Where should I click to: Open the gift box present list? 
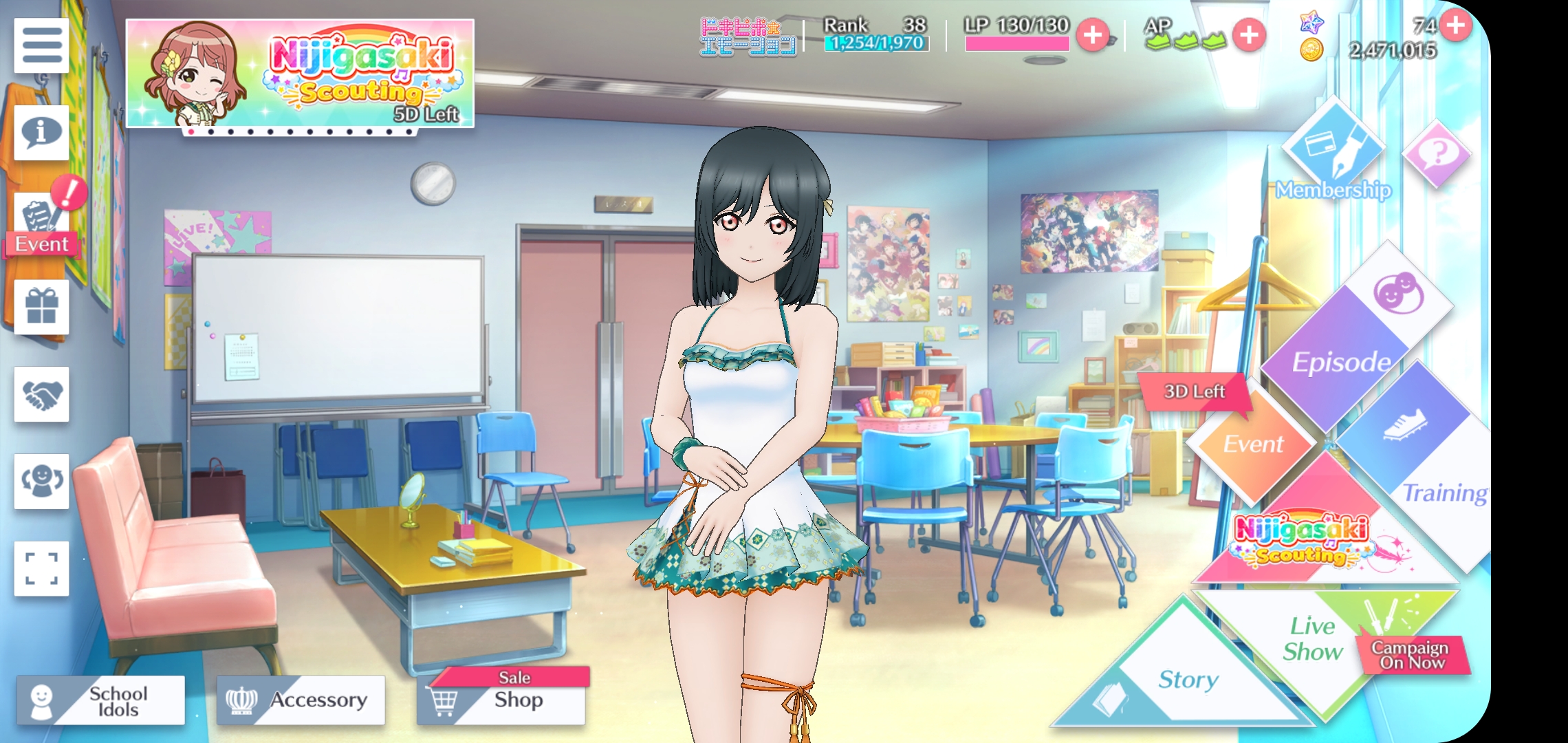[x=41, y=306]
